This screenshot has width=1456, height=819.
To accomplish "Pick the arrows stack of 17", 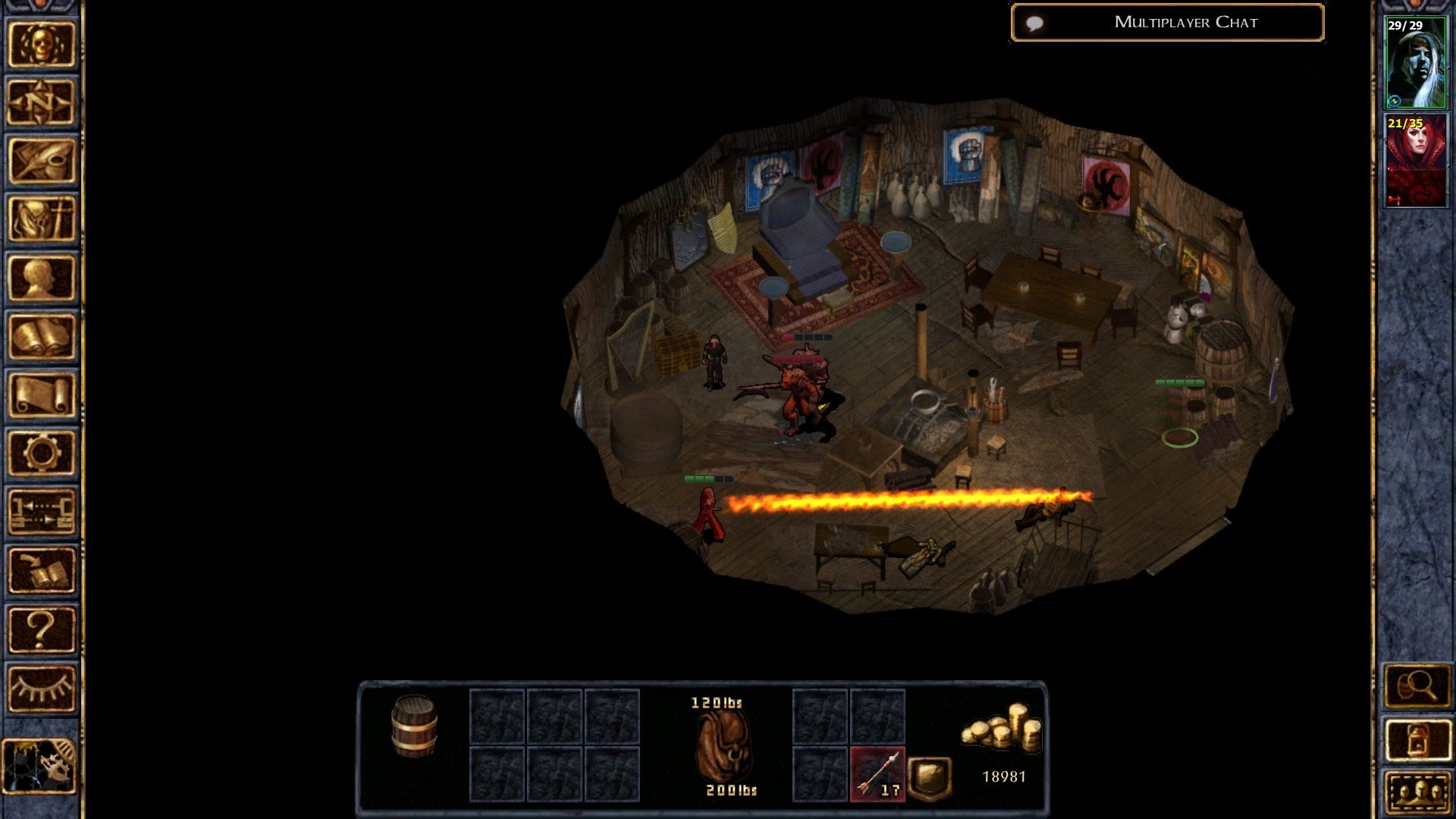I will 877,774.
